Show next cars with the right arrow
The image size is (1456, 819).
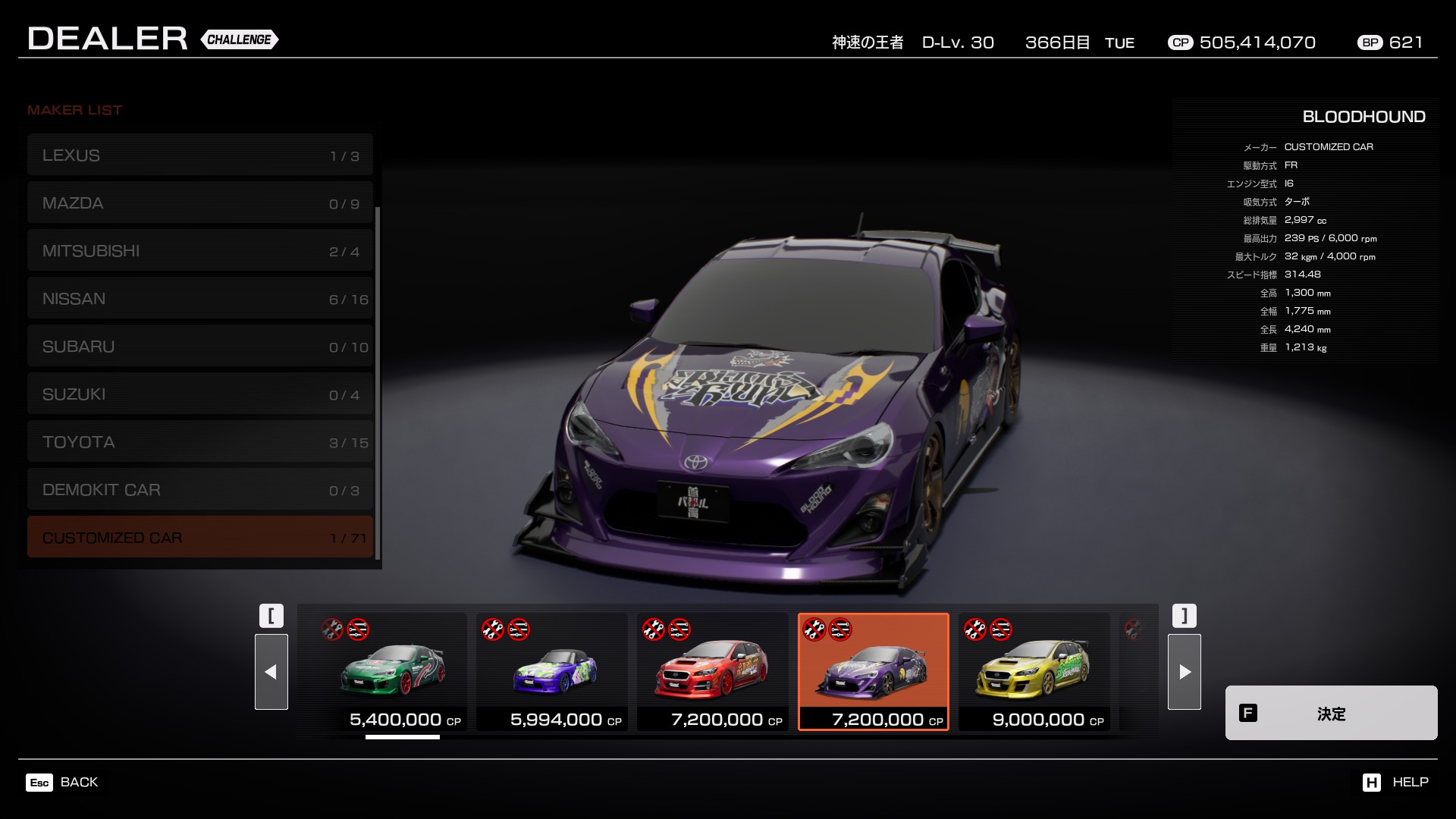tap(1185, 672)
